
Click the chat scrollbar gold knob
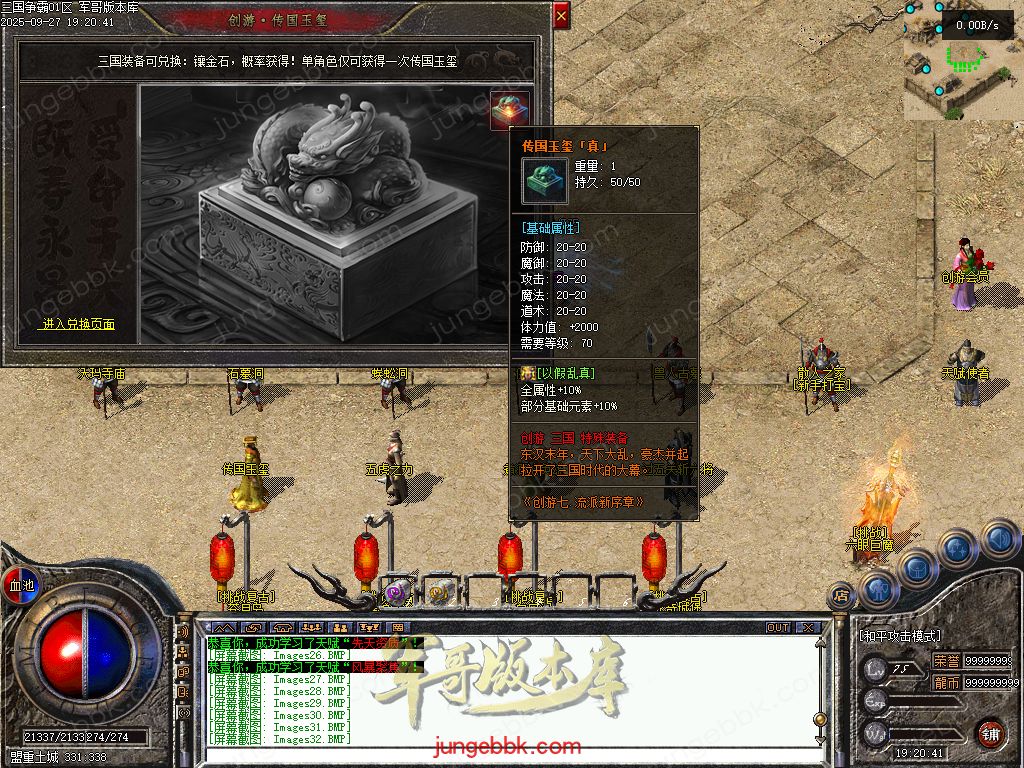click(x=820, y=718)
